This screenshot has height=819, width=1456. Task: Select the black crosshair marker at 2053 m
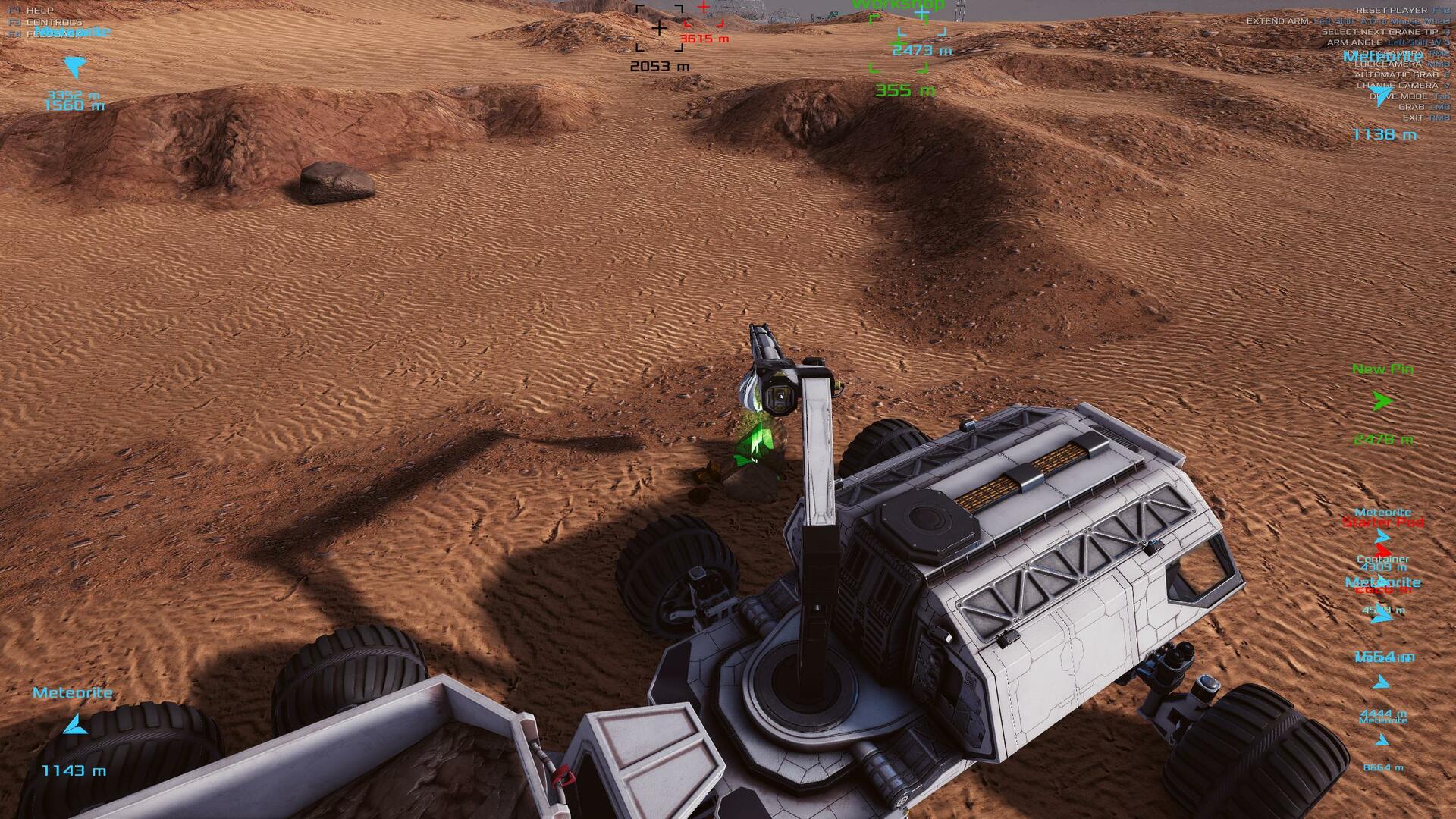pos(659,29)
